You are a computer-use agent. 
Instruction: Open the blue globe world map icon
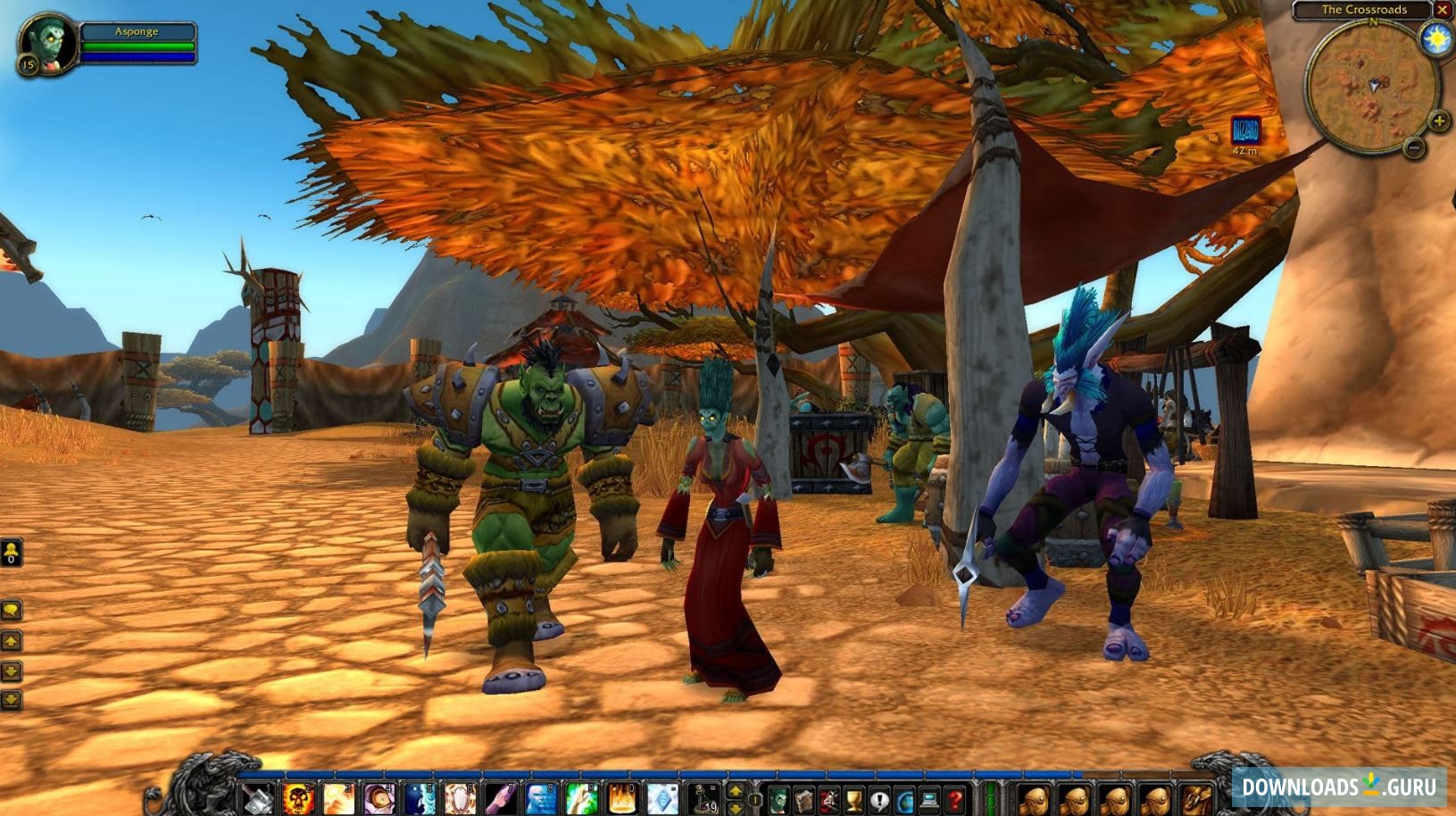[x=904, y=799]
